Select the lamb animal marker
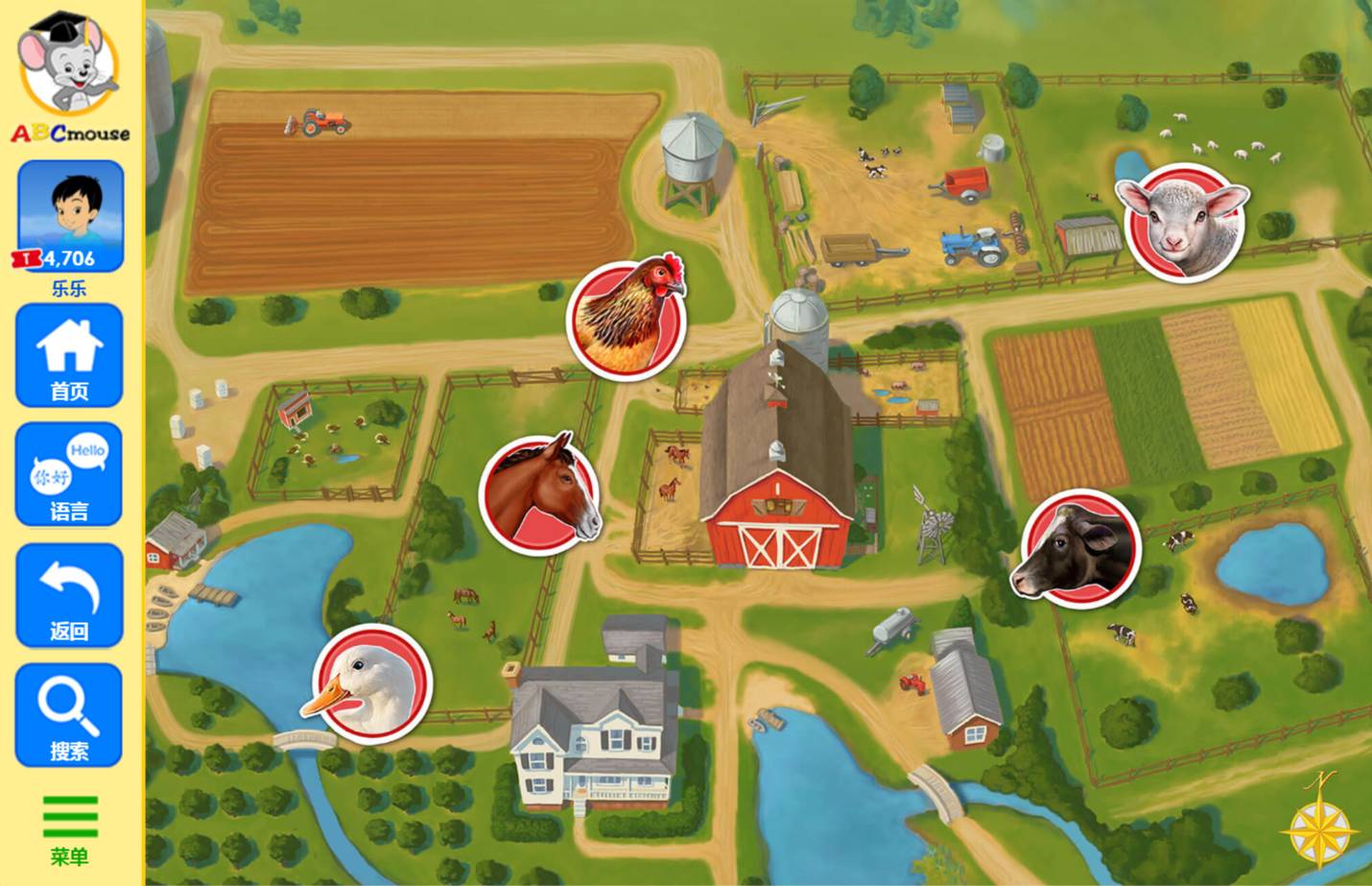Screen dimensions: 1372x886 tap(1184, 222)
